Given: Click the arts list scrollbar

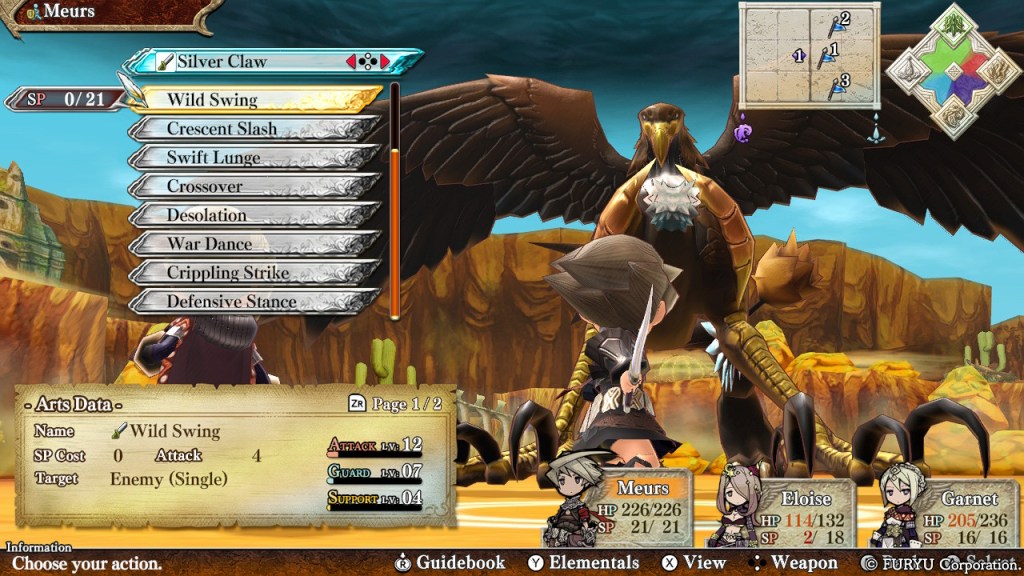Looking at the screenshot, I should (x=395, y=200).
